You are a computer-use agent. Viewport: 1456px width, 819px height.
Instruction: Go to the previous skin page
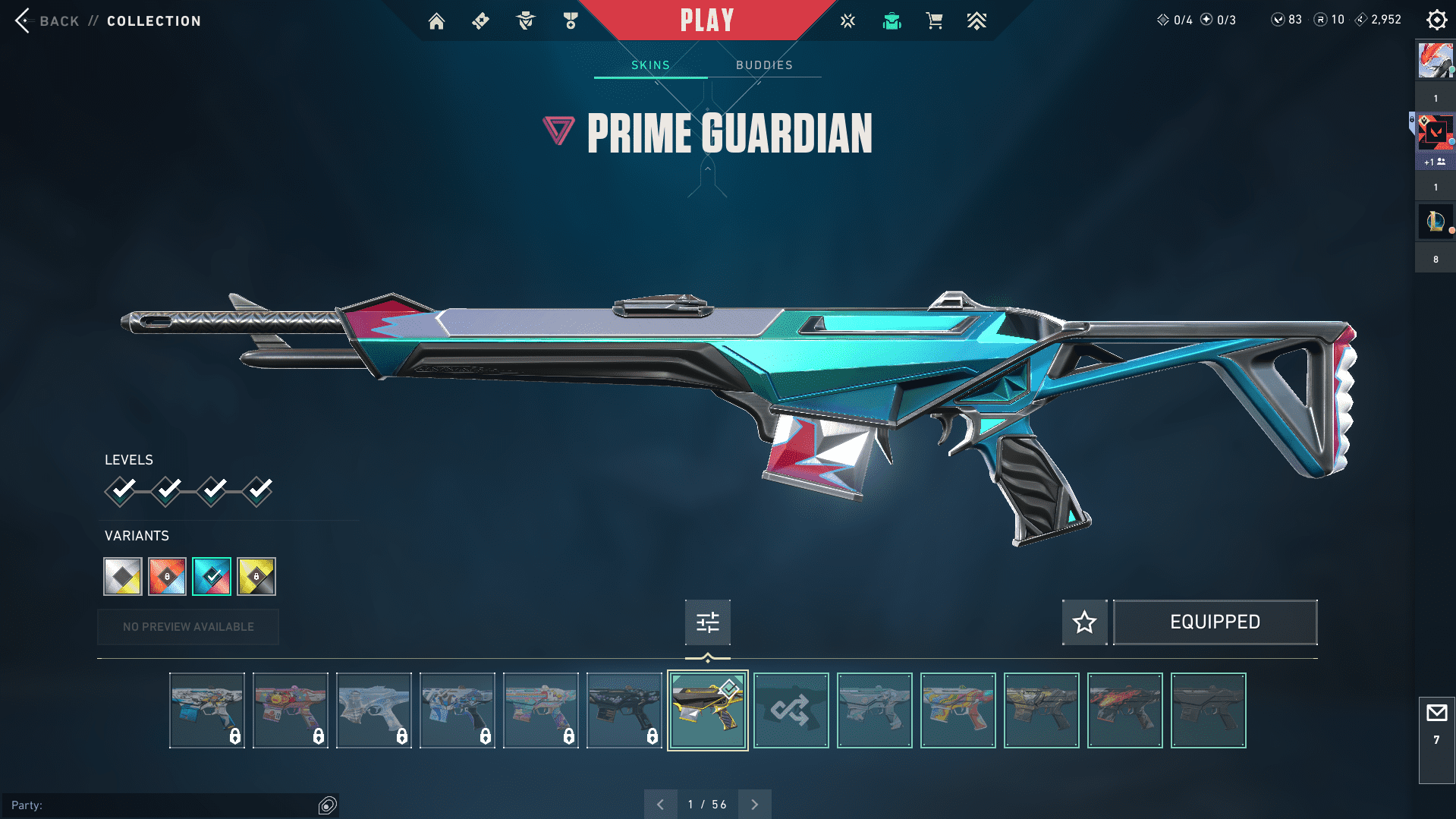tap(660, 805)
